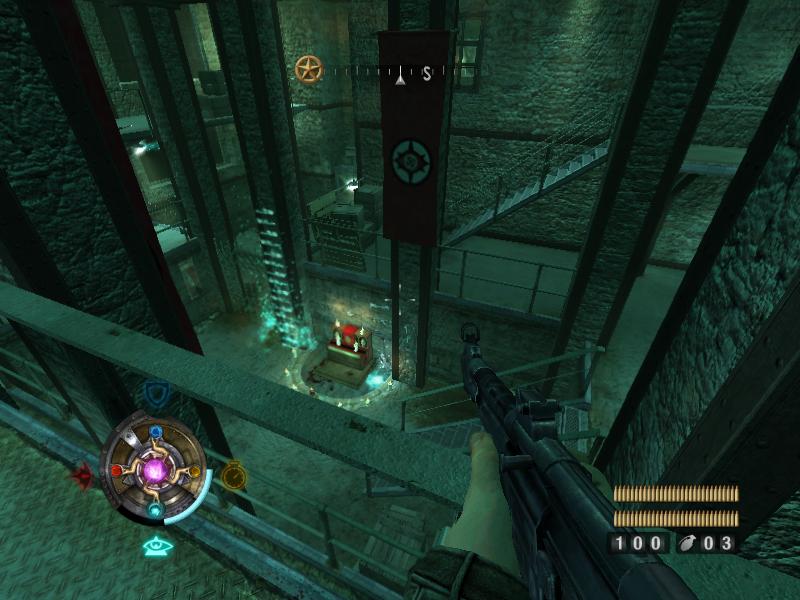Activate the yellow stopwatch Mire power
The width and height of the screenshot is (800, 600).
coord(234,474)
